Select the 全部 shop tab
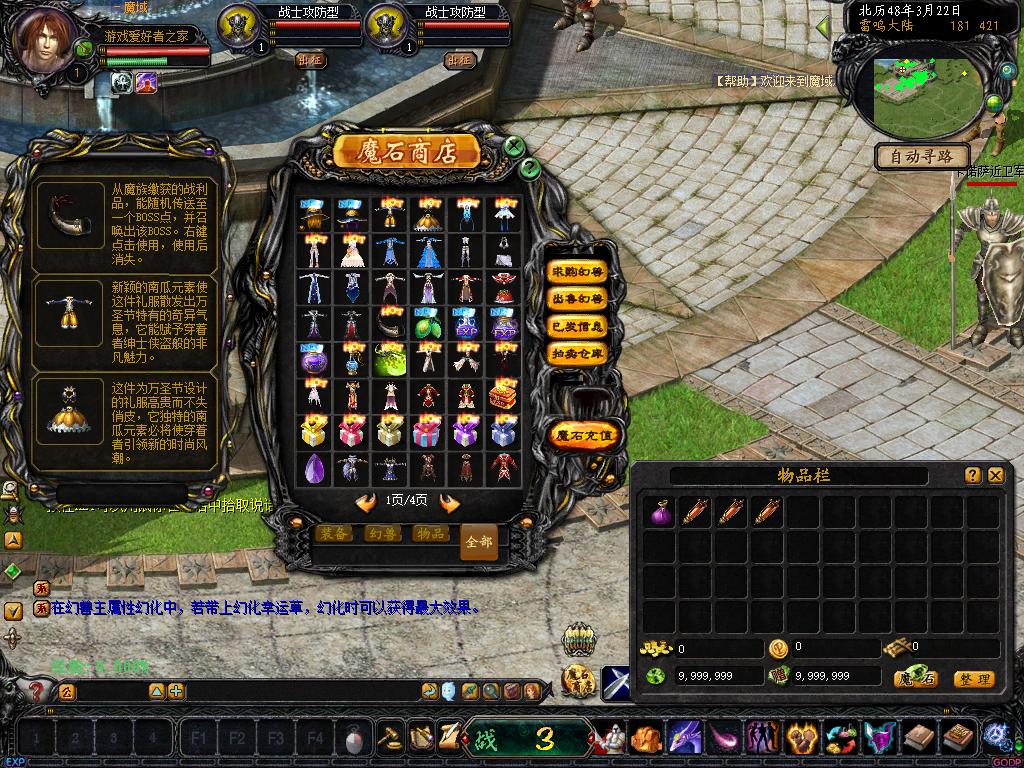The height and width of the screenshot is (768, 1024). [x=479, y=541]
